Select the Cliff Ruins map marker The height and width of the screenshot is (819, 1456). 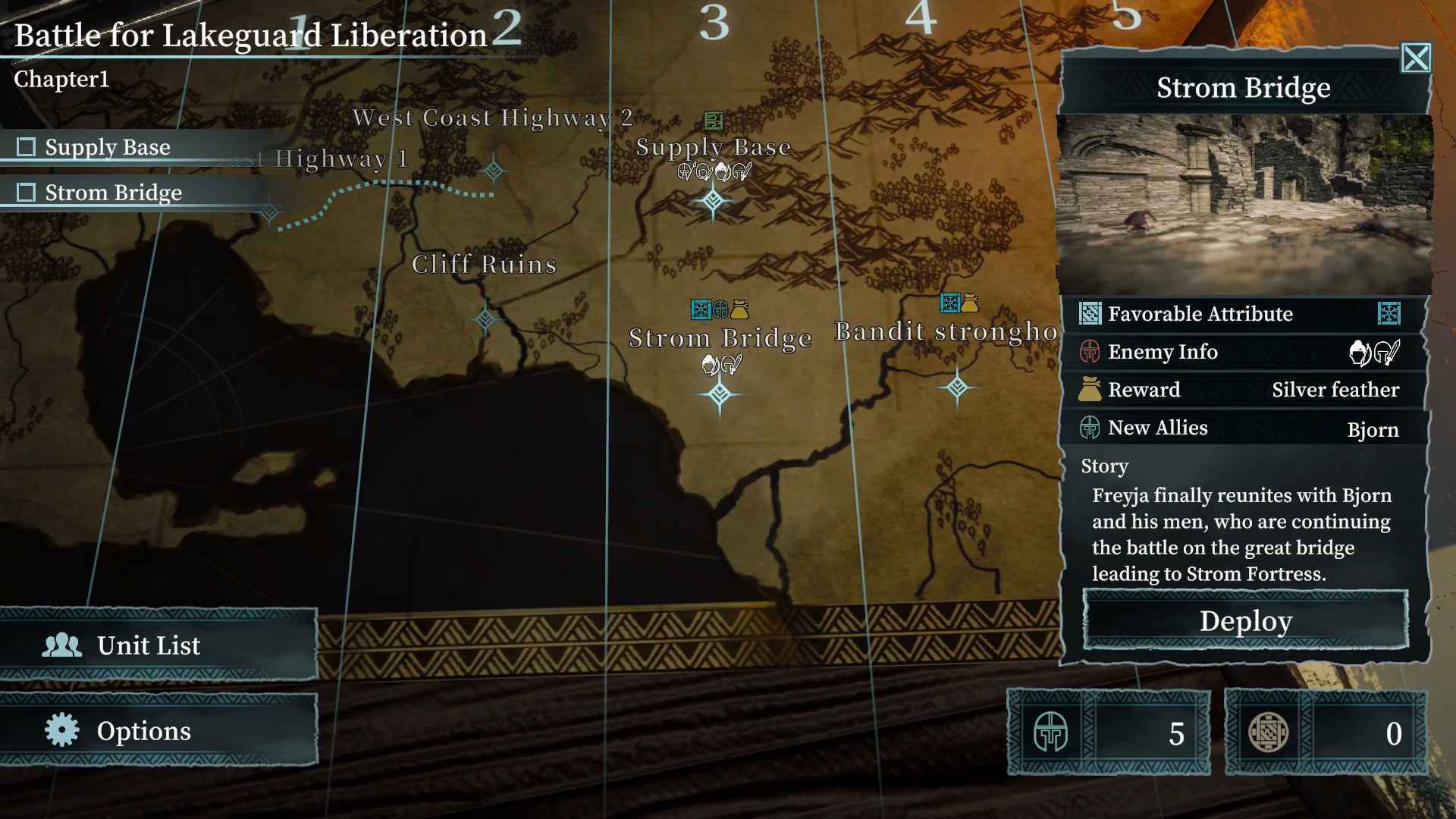[x=485, y=319]
